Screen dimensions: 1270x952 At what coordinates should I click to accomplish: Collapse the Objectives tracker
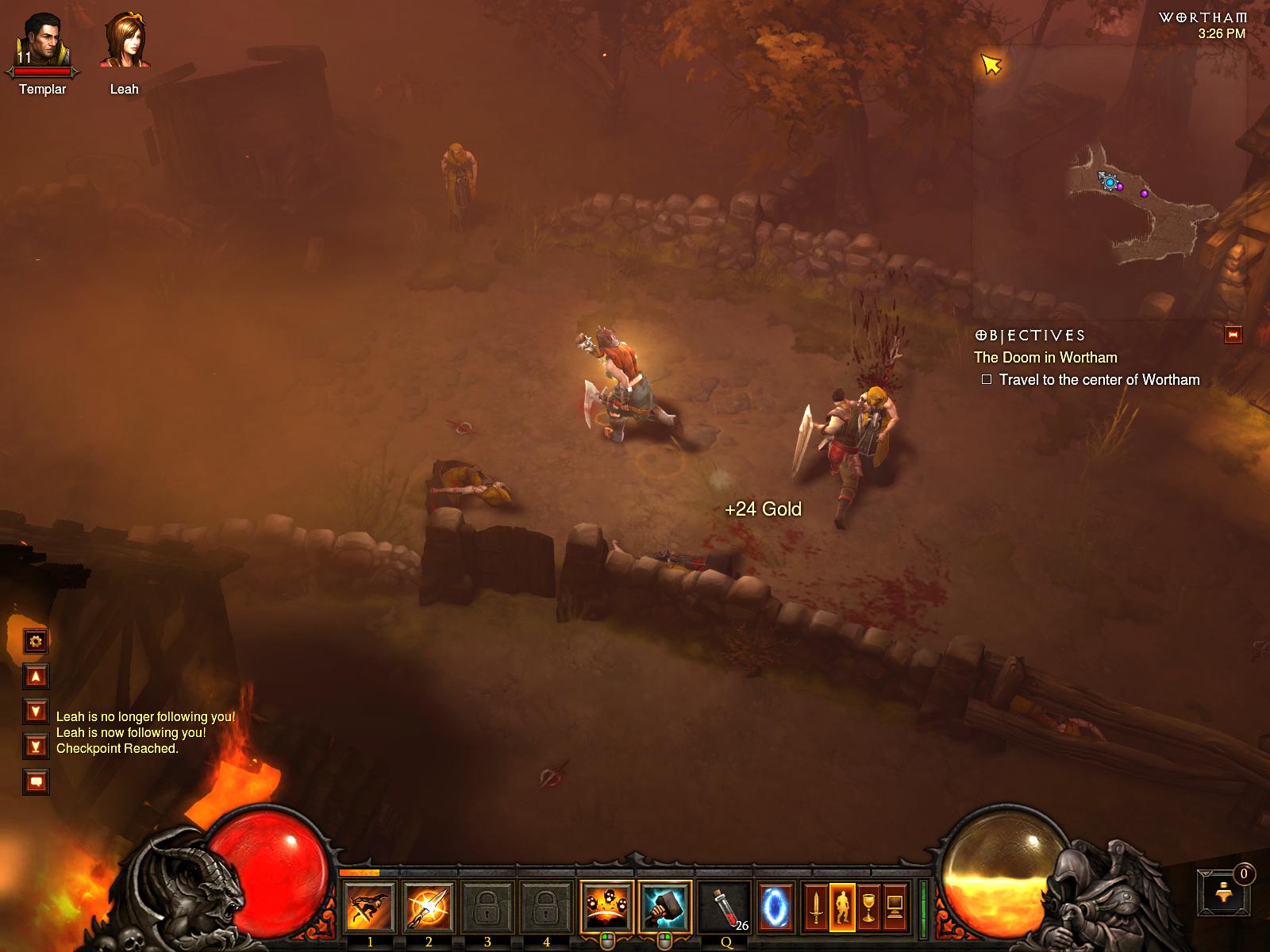(x=1233, y=335)
